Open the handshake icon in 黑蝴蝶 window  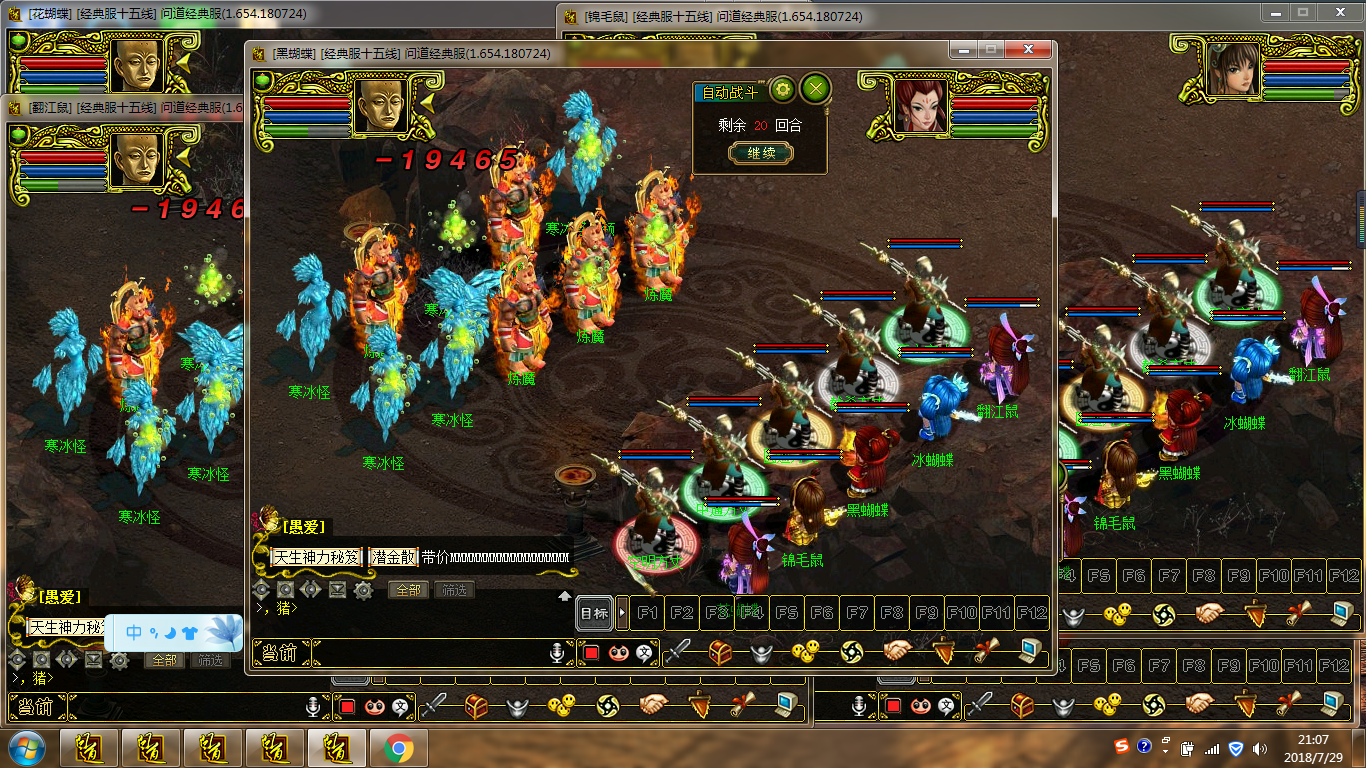coord(896,651)
